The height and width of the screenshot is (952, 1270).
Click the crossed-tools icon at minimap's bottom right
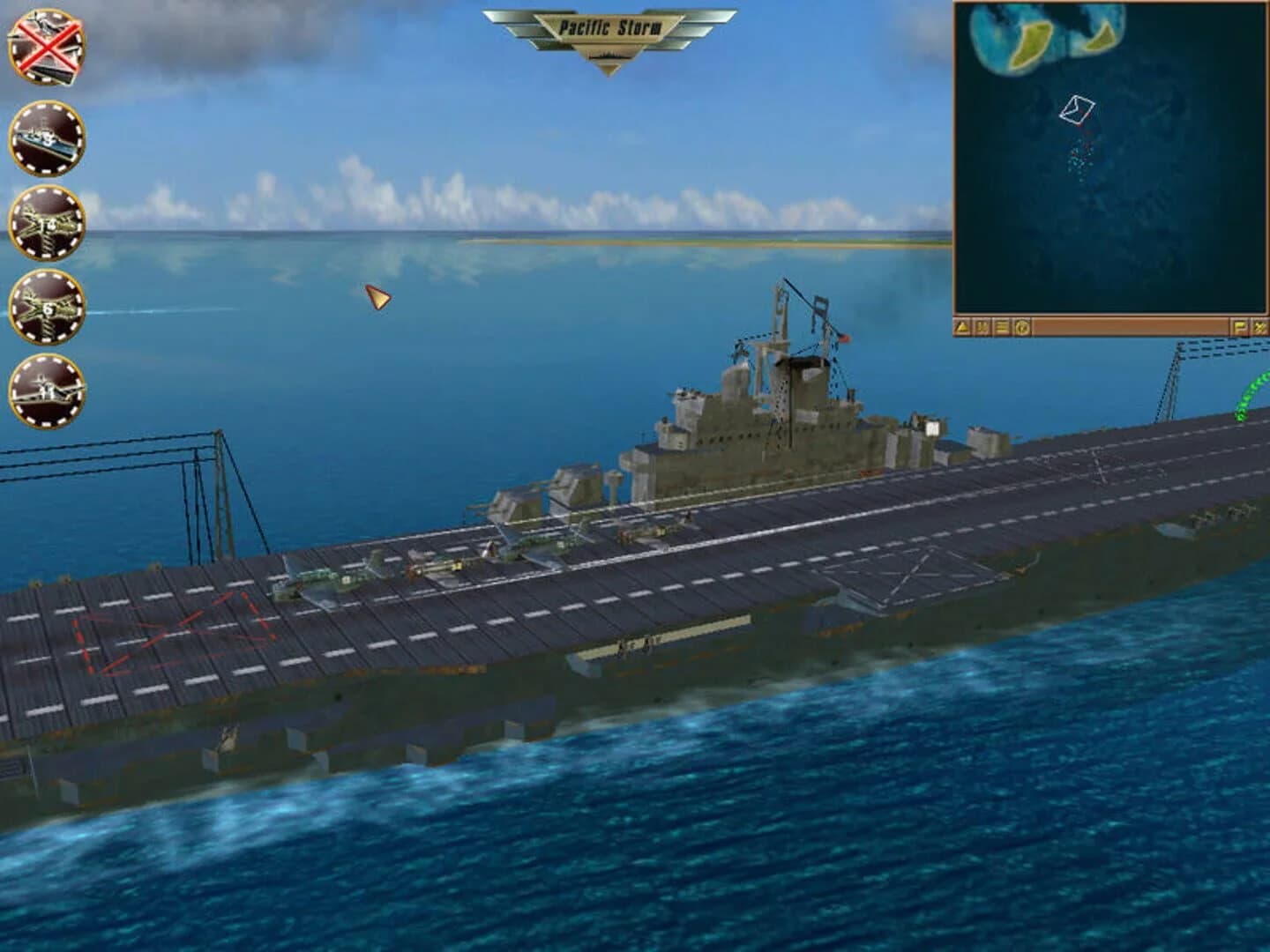1259,326
